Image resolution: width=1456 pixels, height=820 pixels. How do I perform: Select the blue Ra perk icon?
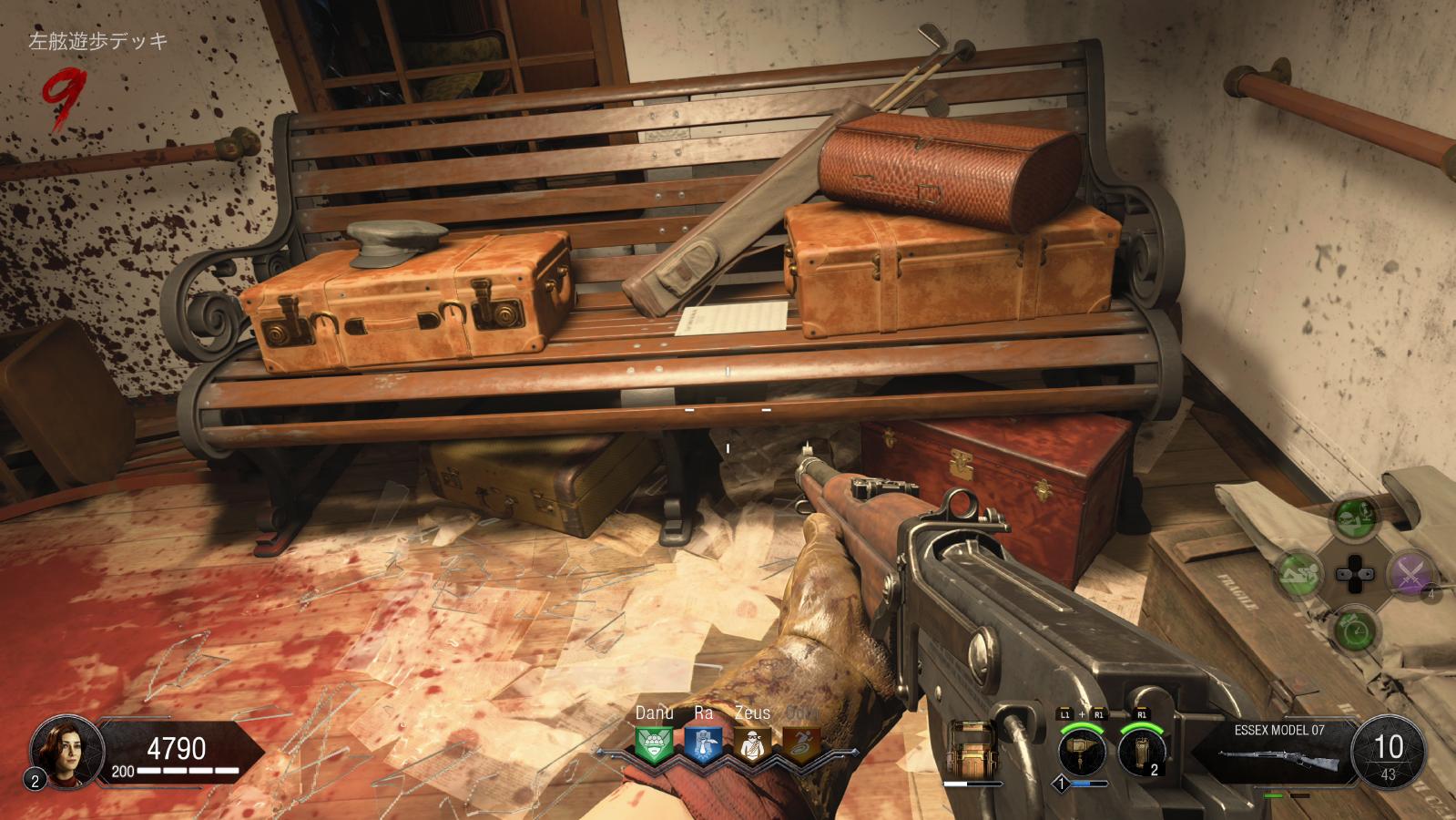pyautogui.click(x=702, y=746)
